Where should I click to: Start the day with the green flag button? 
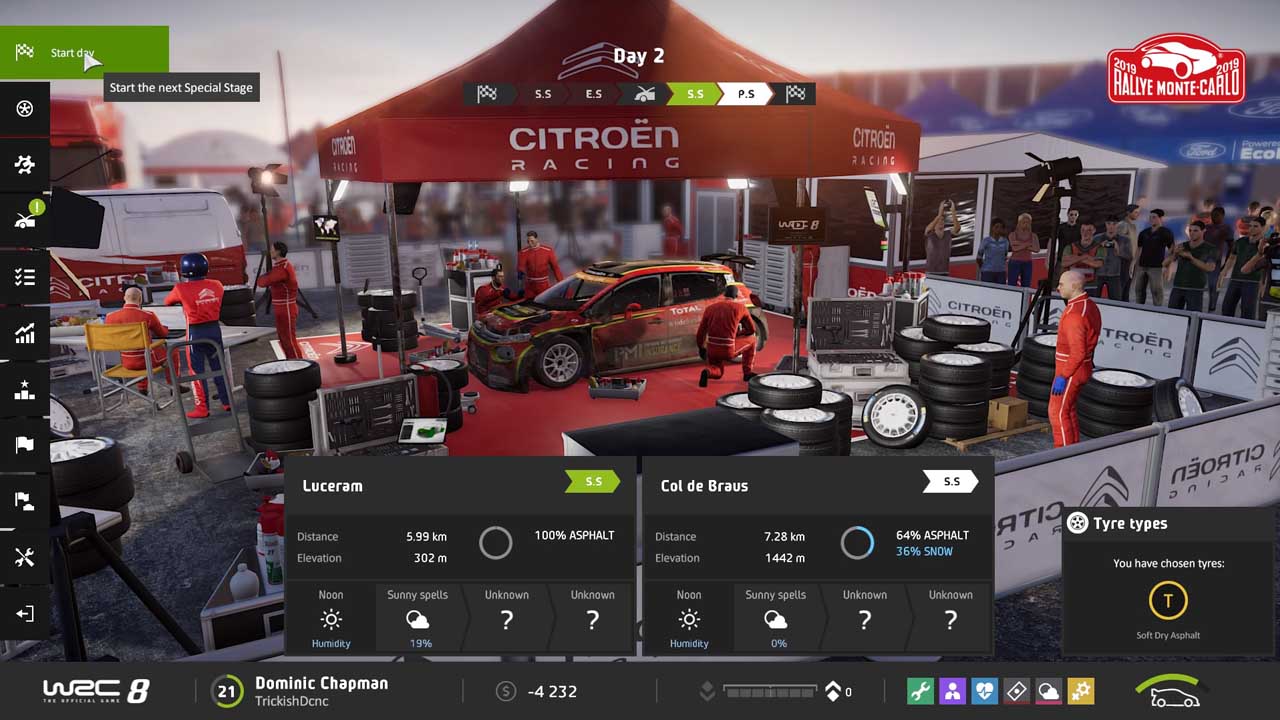pyautogui.click(x=84, y=53)
